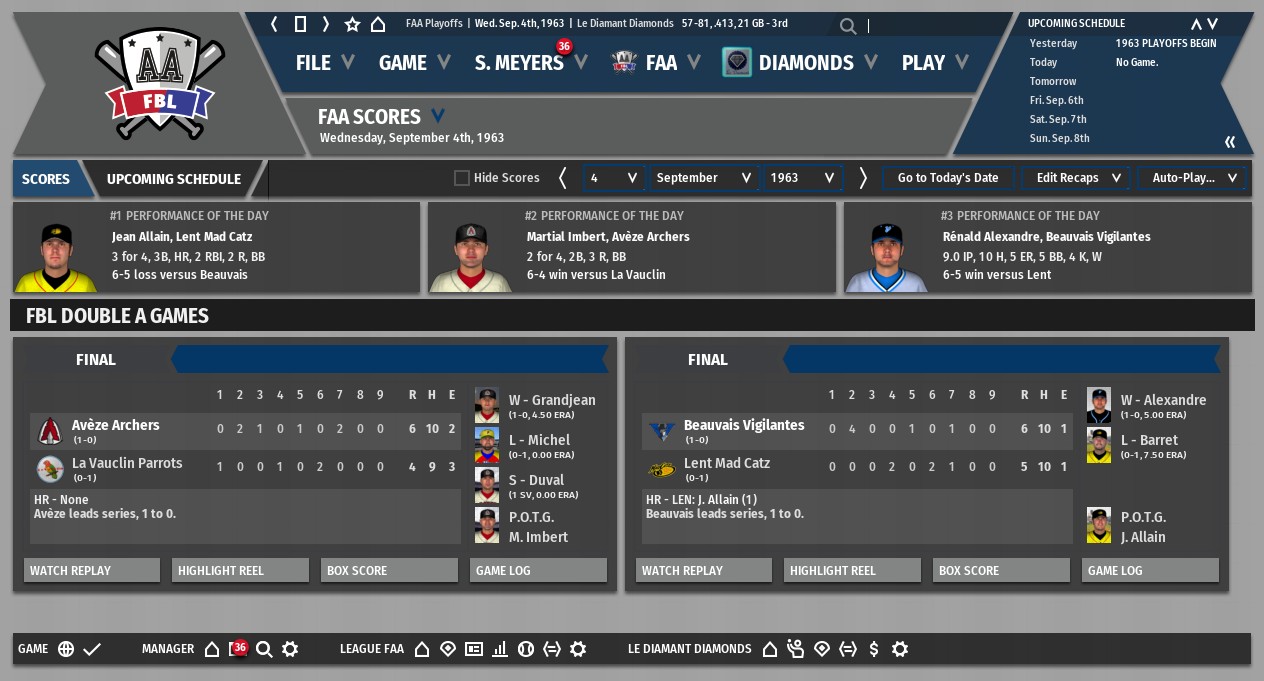The height and width of the screenshot is (681, 1264).
Task: Open the PLAY menu
Action: 934,63
